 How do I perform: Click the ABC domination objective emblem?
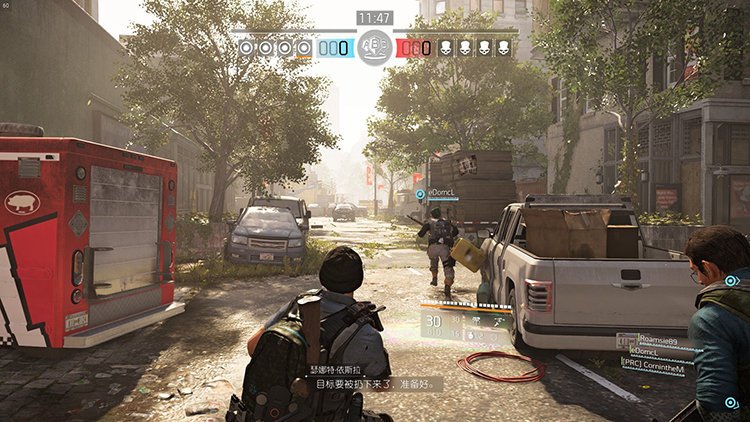click(375, 46)
